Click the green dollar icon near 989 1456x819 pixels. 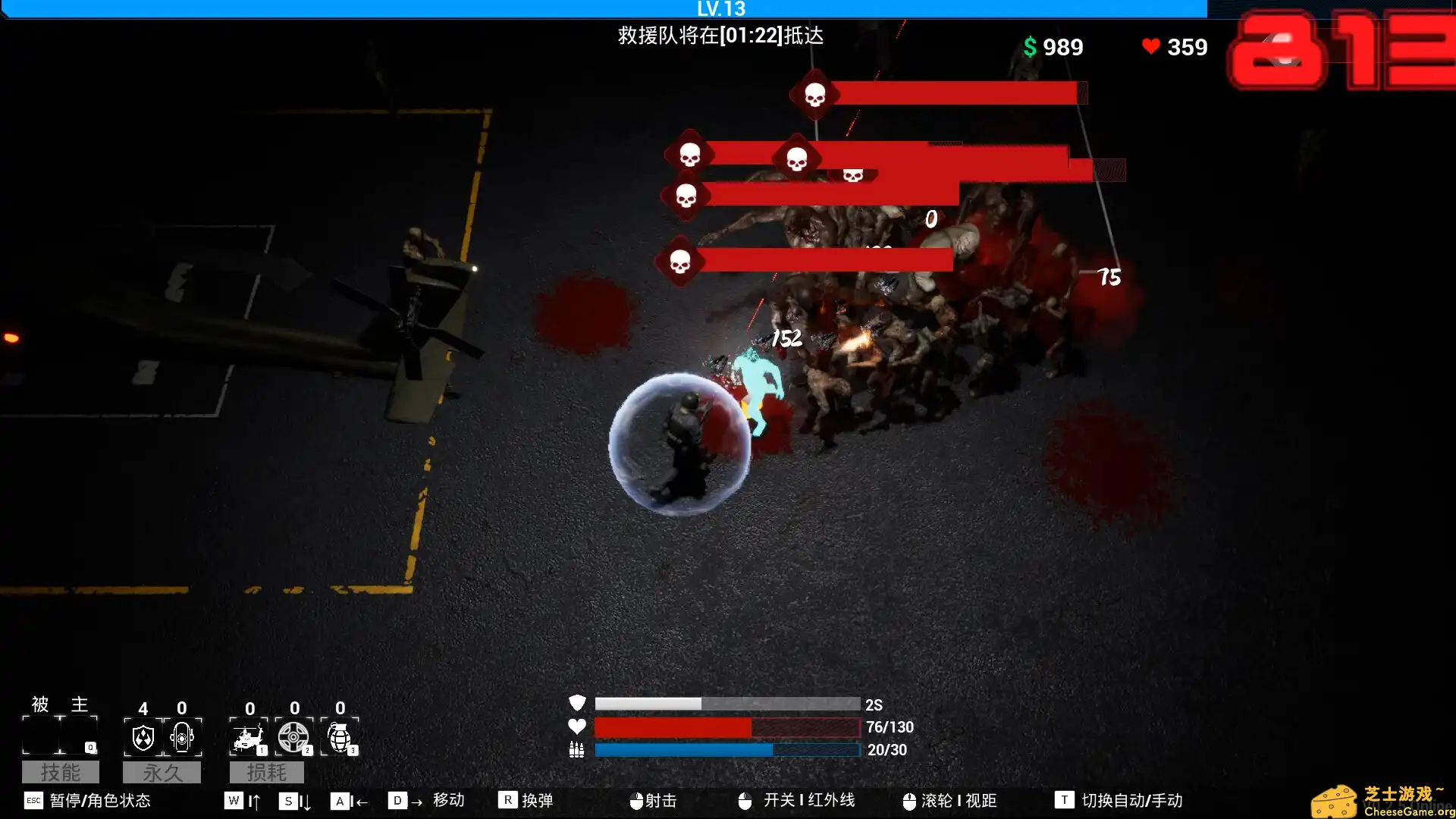click(x=1028, y=47)
